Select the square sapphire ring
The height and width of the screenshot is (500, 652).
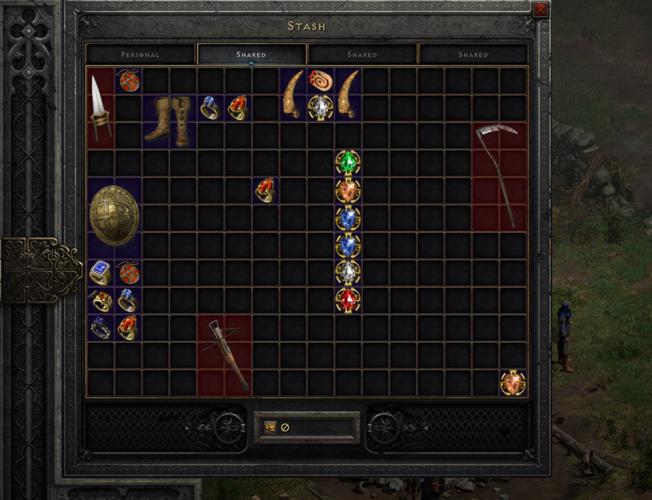[x=100, y=272]
